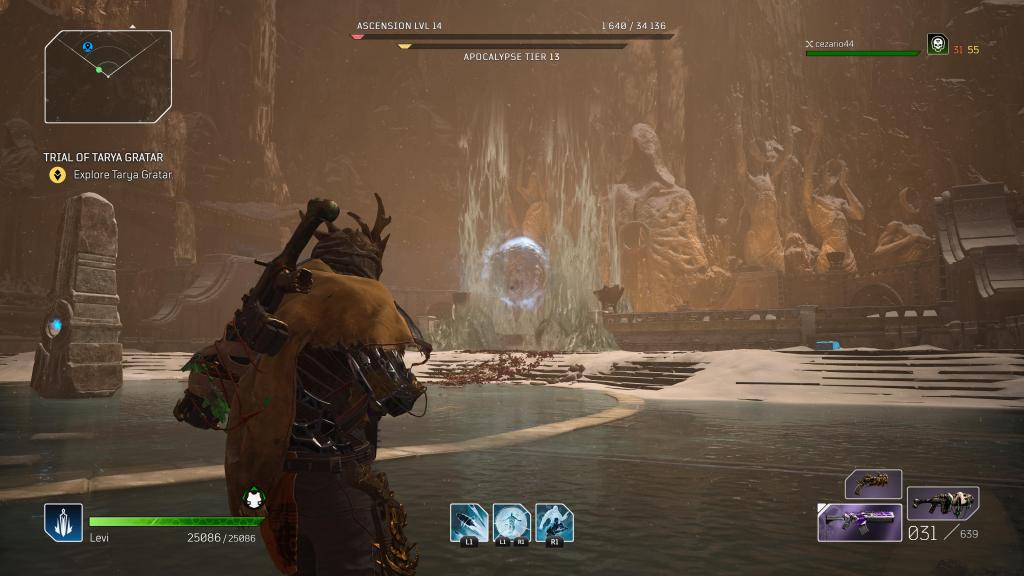1024x576 pixels.
Task: Select the Explore Tarya Gratar objective
Action: [x=122, y=175]
